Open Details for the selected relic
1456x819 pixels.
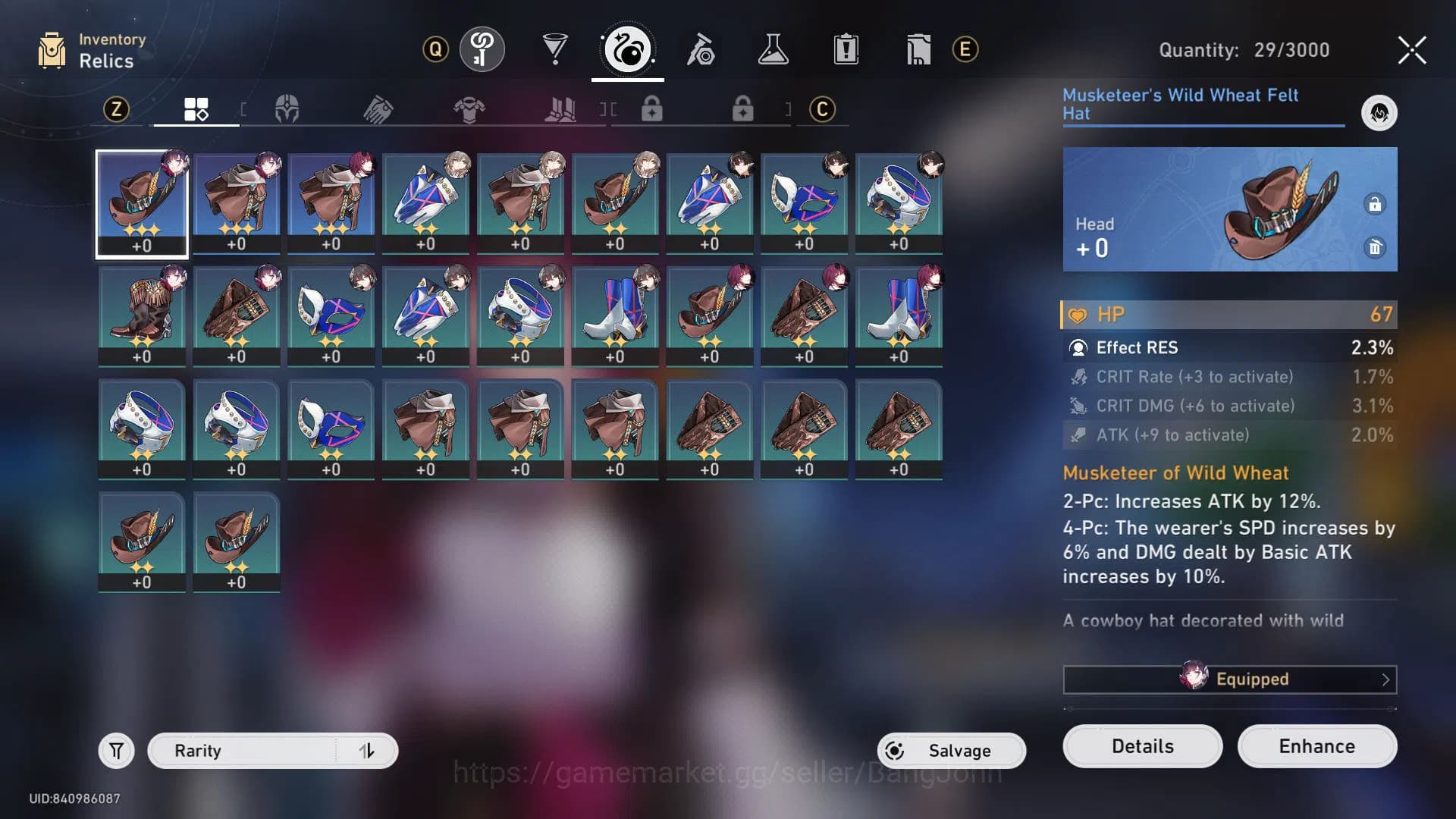tap(1141, 746)
